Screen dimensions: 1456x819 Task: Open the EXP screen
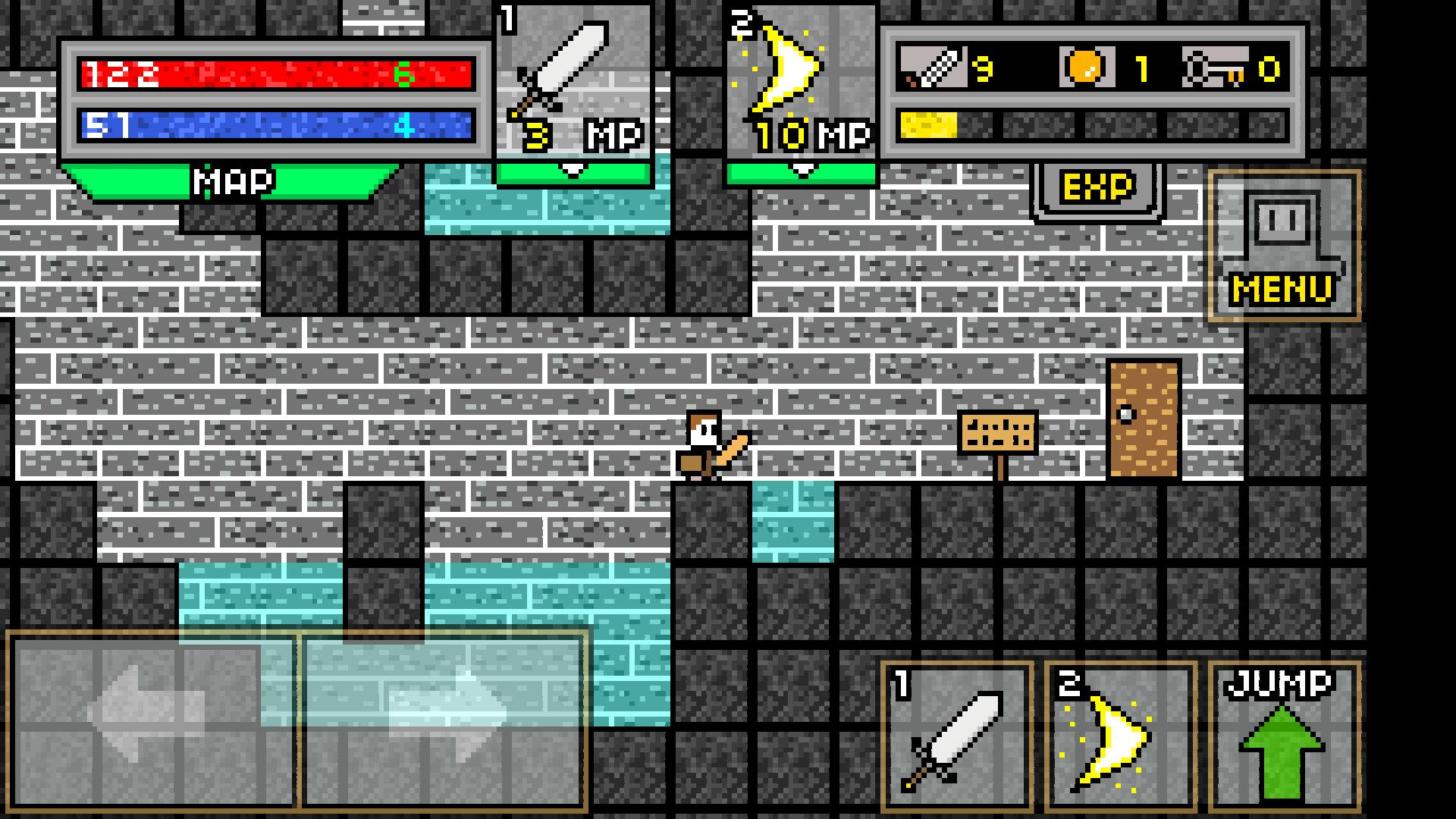(x=1097, y=186)
